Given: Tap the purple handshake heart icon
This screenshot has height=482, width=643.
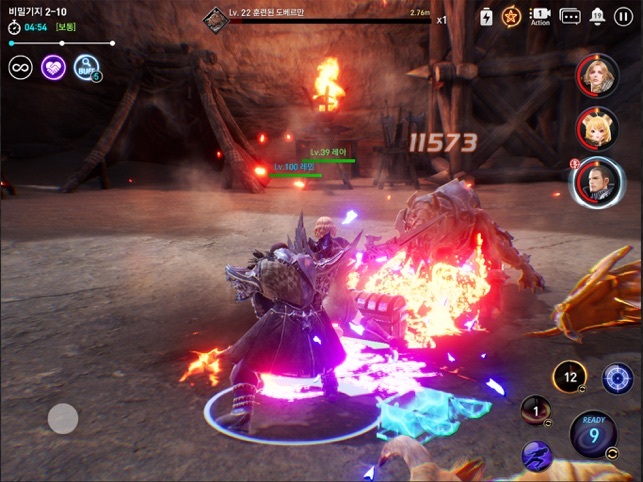Looking at the screenshot, I should (53, 68).
